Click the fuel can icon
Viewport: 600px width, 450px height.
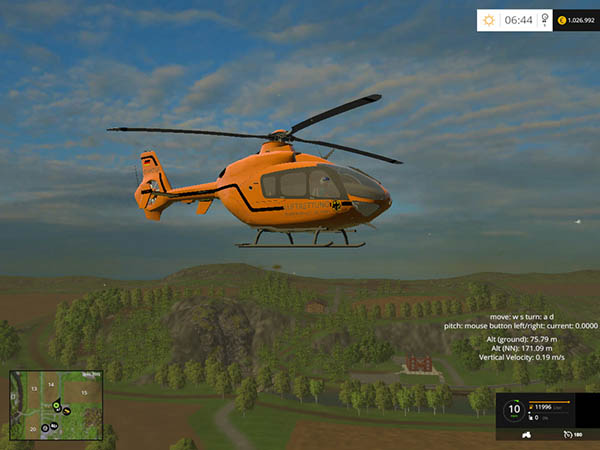click(x=530, y=408)
